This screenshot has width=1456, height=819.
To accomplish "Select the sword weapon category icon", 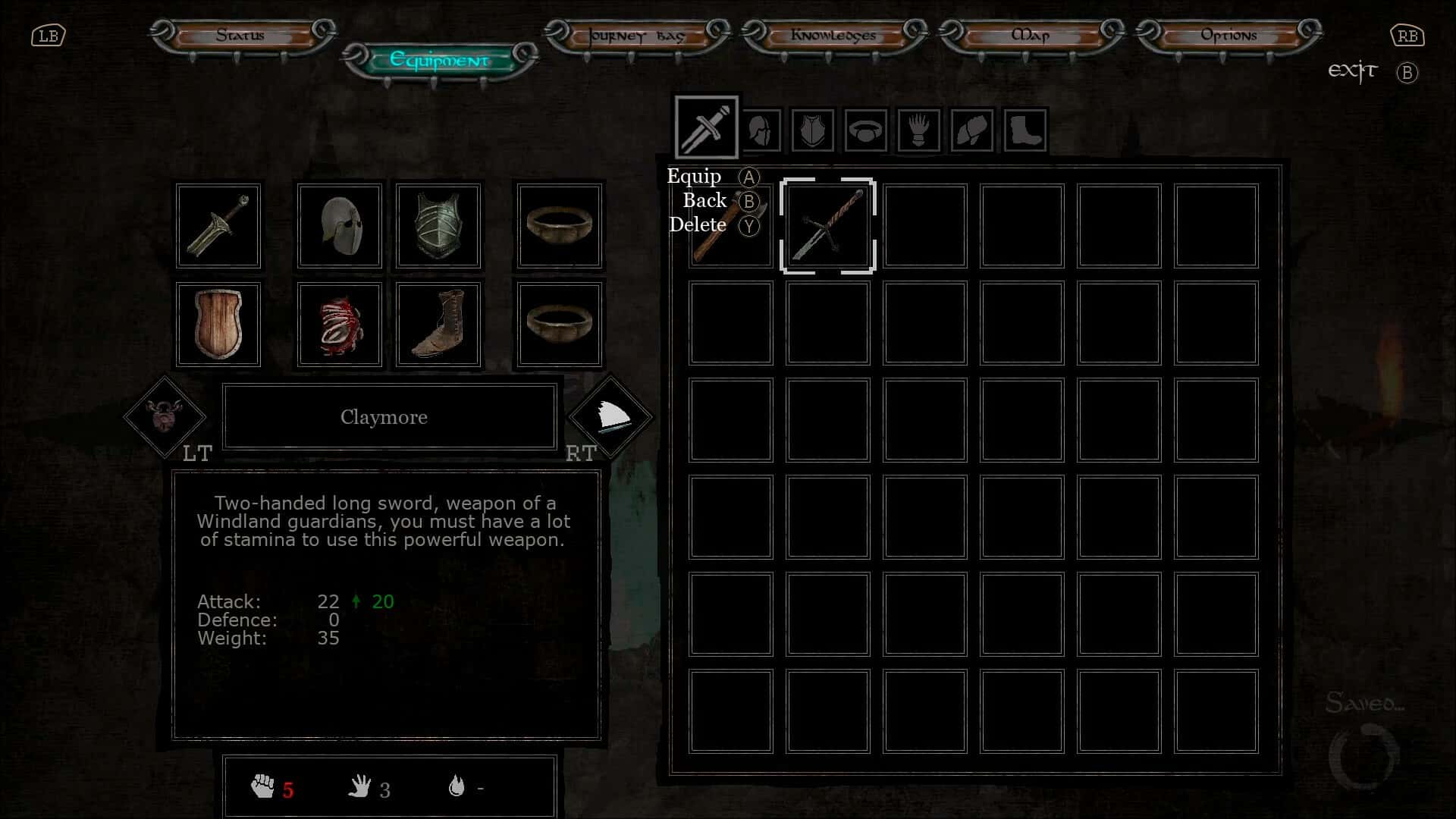I will point(705,126).
